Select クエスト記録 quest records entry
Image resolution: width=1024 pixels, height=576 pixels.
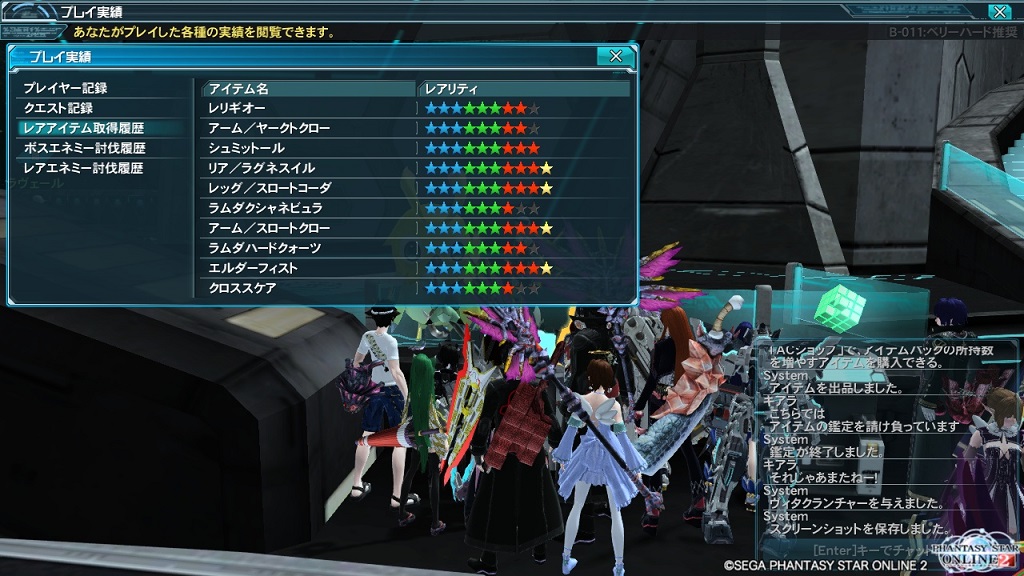click(x=58, y=108)
